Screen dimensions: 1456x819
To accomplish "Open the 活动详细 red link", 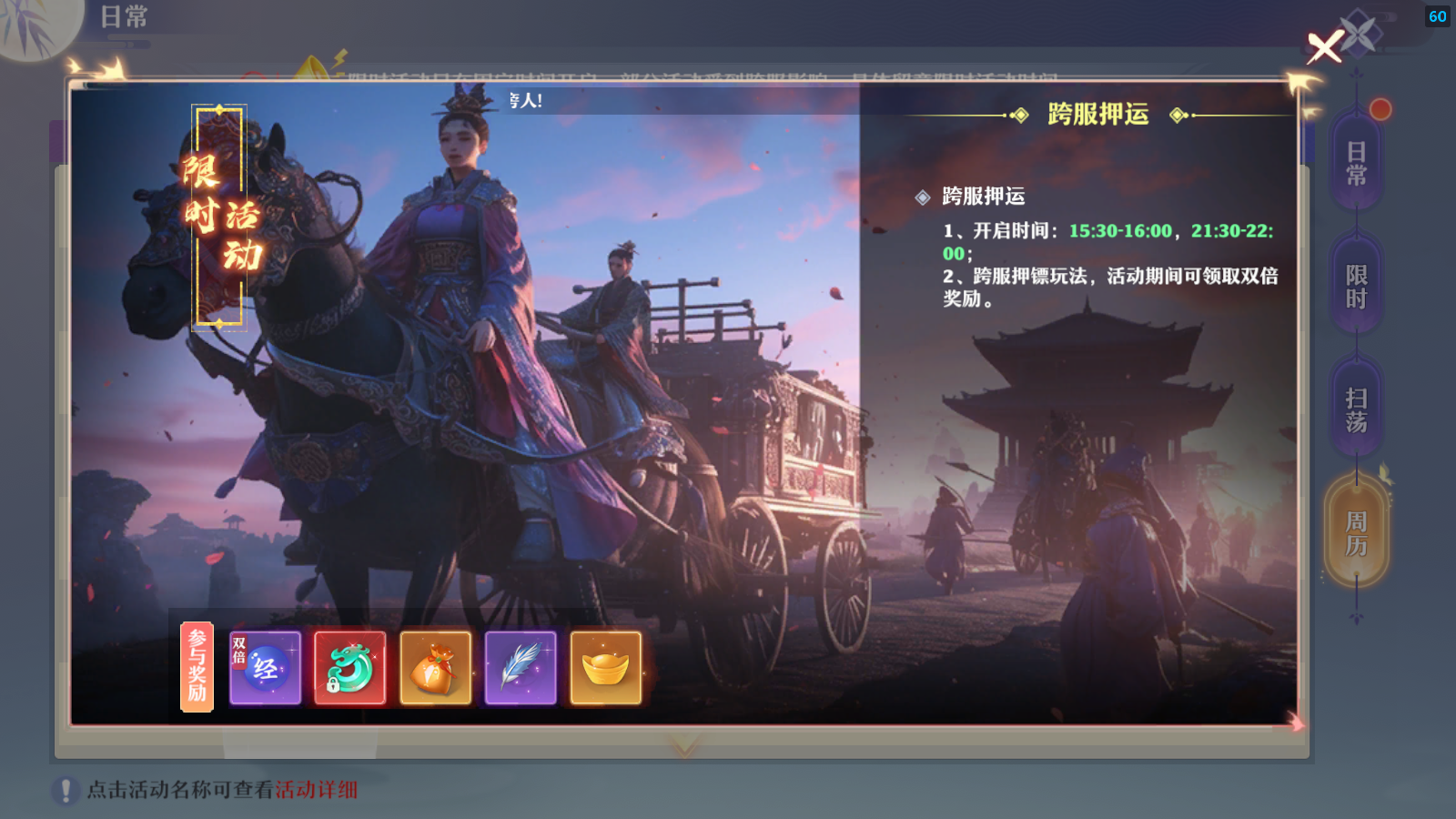I will [314, 788].
